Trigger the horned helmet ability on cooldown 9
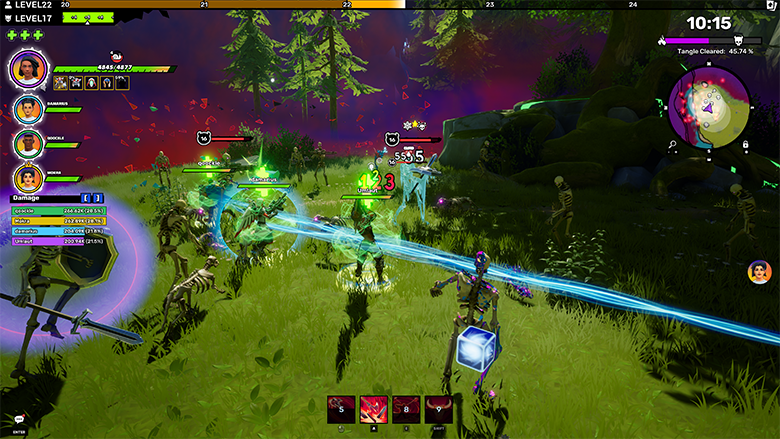 (x=438, y=408)
